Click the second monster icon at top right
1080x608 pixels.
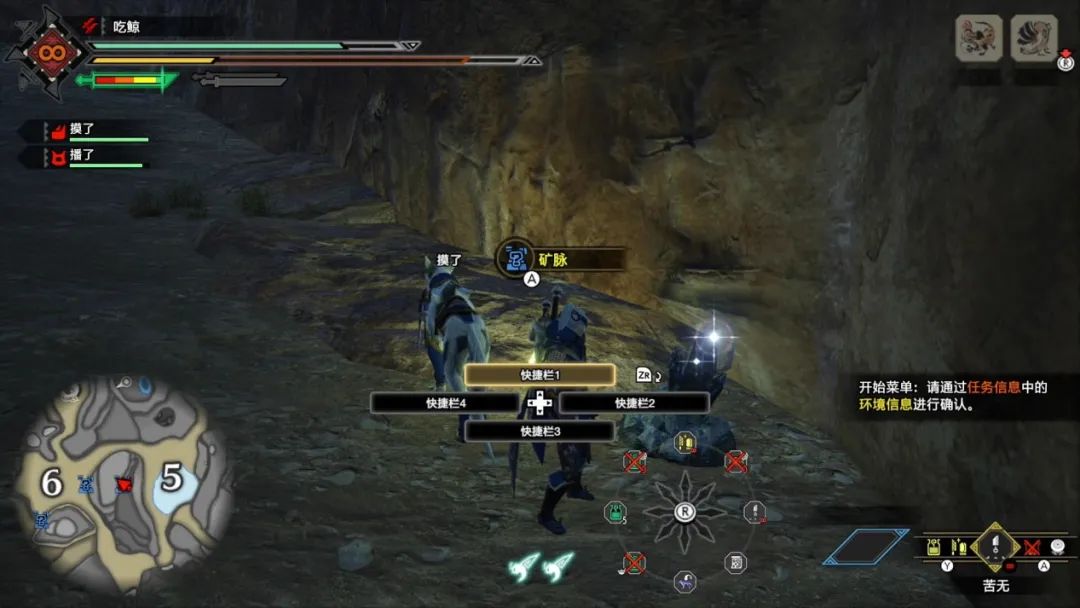tap(1034, 39)
